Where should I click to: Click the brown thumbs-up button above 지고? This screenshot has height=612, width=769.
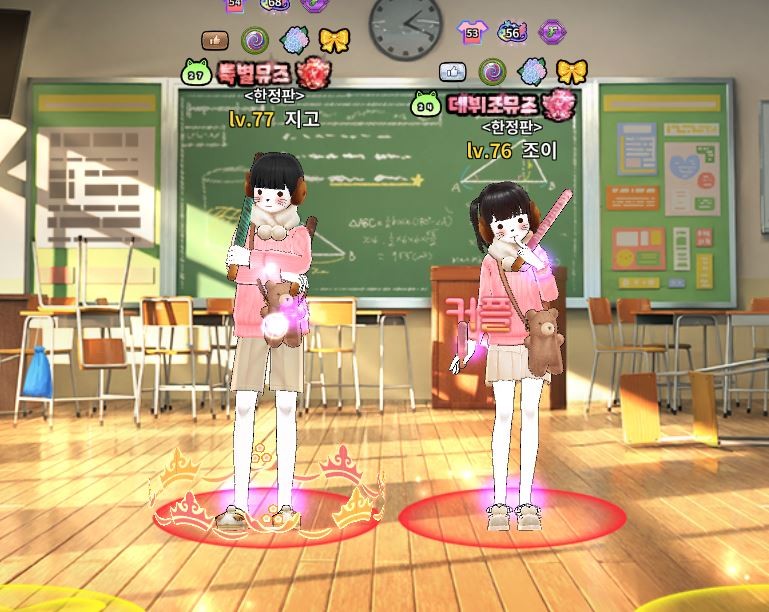[x=216, y=40]
